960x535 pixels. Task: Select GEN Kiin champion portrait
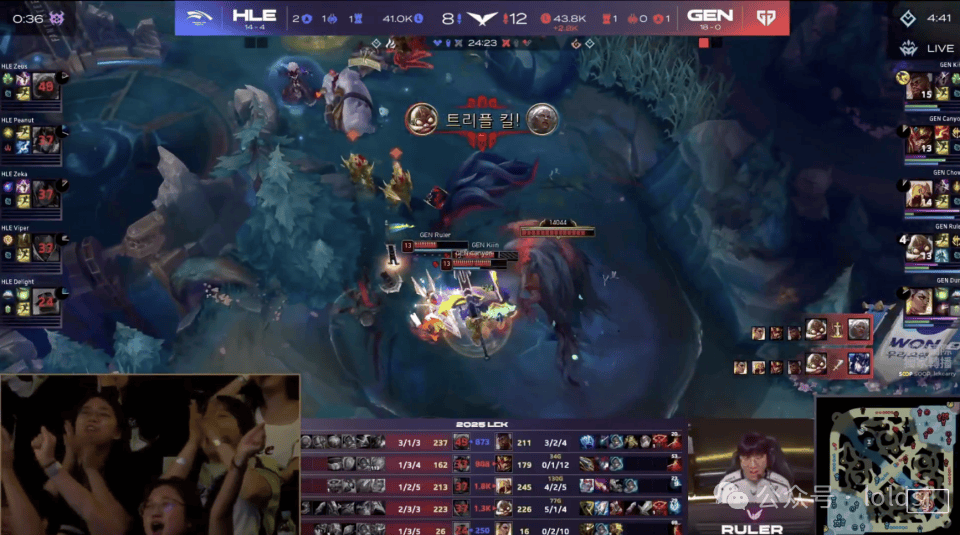[x=919, y=88]
